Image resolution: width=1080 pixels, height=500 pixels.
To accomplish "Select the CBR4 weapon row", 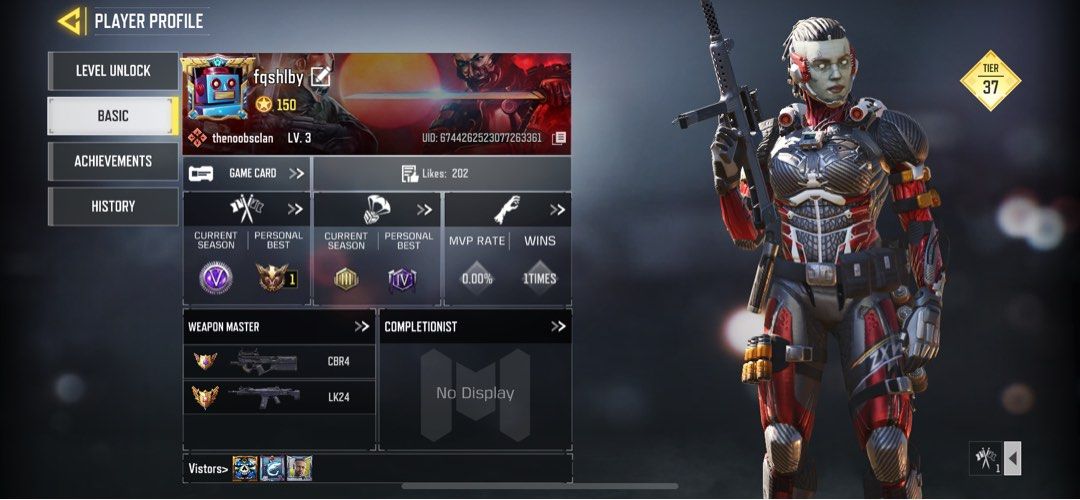I will (279, 361).
